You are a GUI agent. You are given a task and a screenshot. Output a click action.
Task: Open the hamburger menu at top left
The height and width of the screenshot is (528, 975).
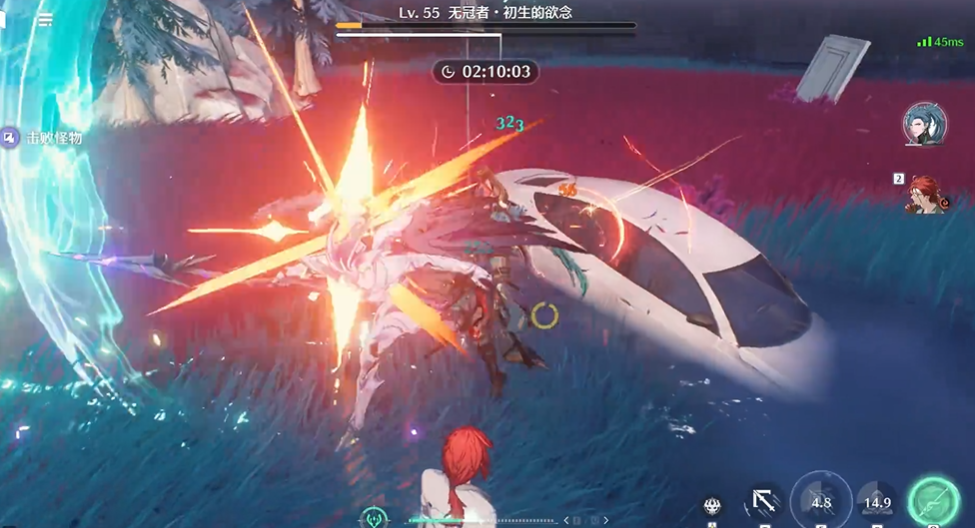[x=45, y=19]
